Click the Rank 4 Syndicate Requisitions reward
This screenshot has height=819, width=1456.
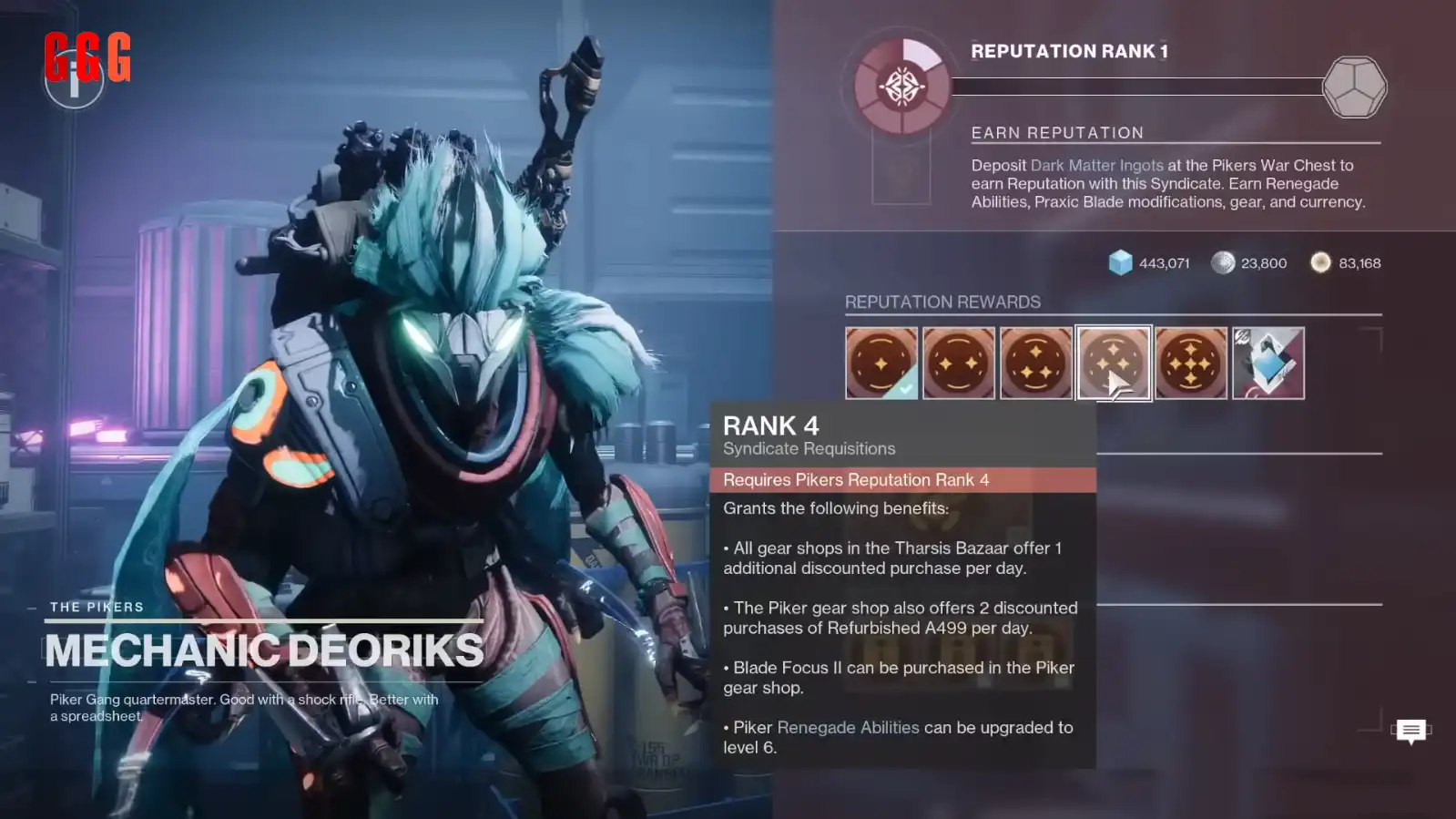click(x=1113, y=363)
